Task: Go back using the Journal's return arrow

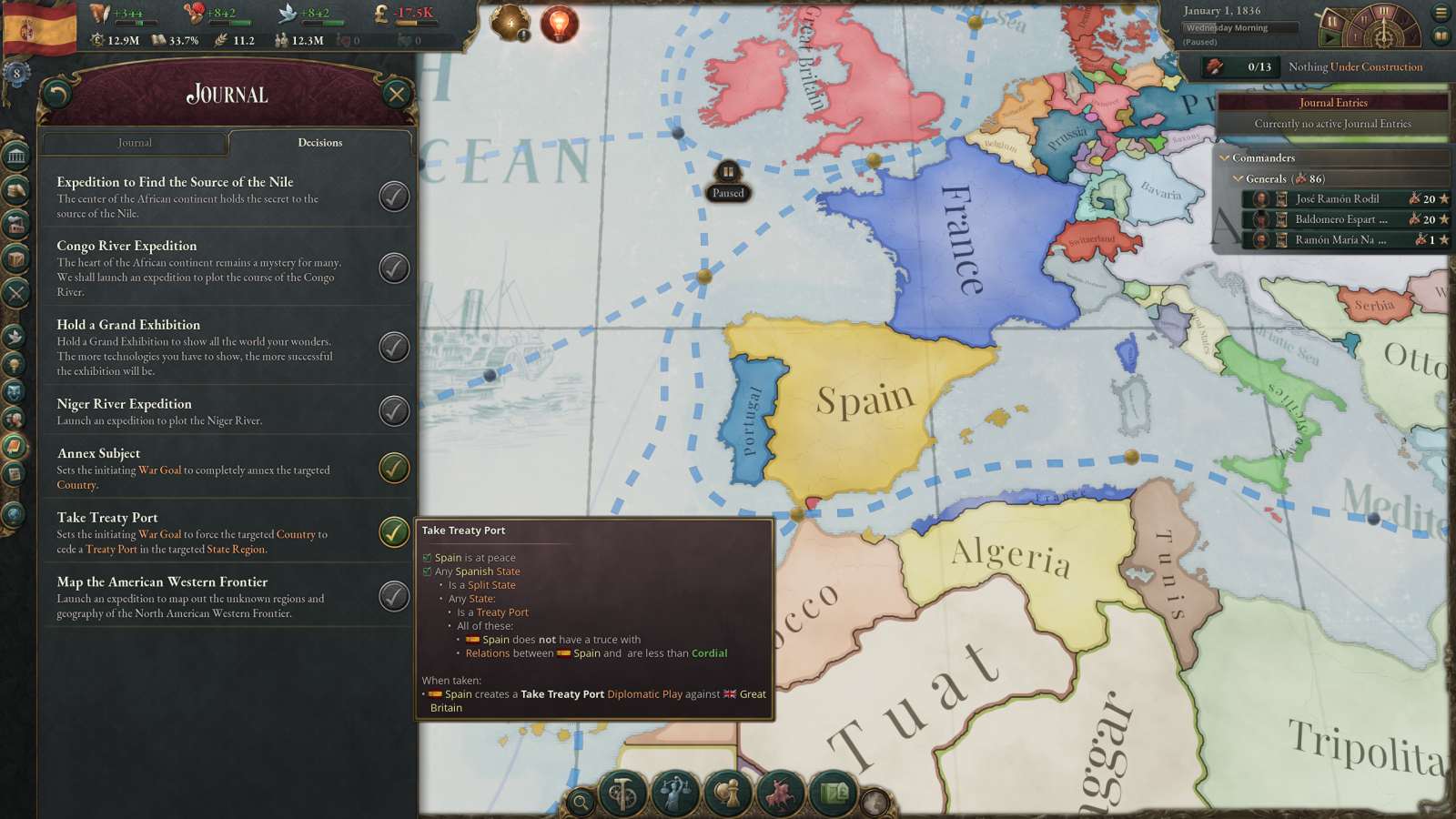Action: point(57,94)
